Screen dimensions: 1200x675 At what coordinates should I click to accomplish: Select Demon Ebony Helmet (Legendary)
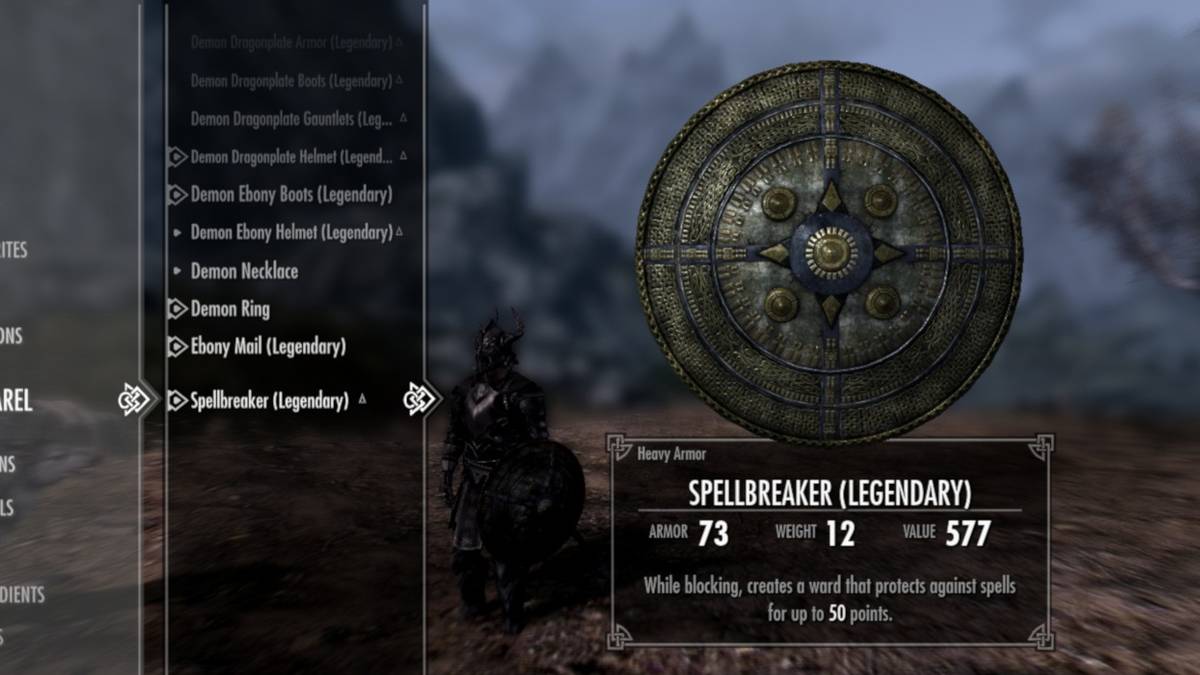coord(291,233)
